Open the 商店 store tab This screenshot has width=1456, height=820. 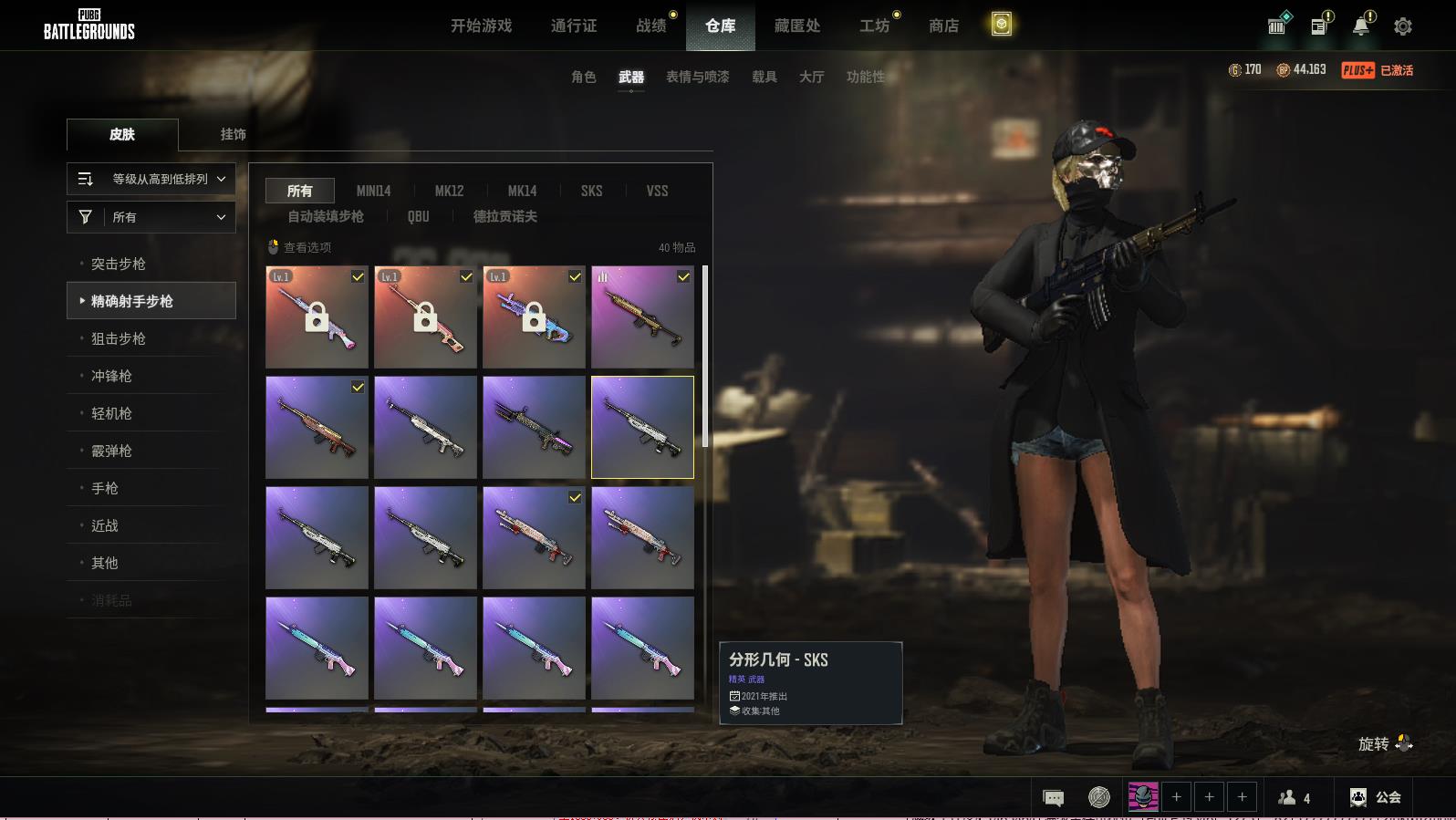coord(943,26)
